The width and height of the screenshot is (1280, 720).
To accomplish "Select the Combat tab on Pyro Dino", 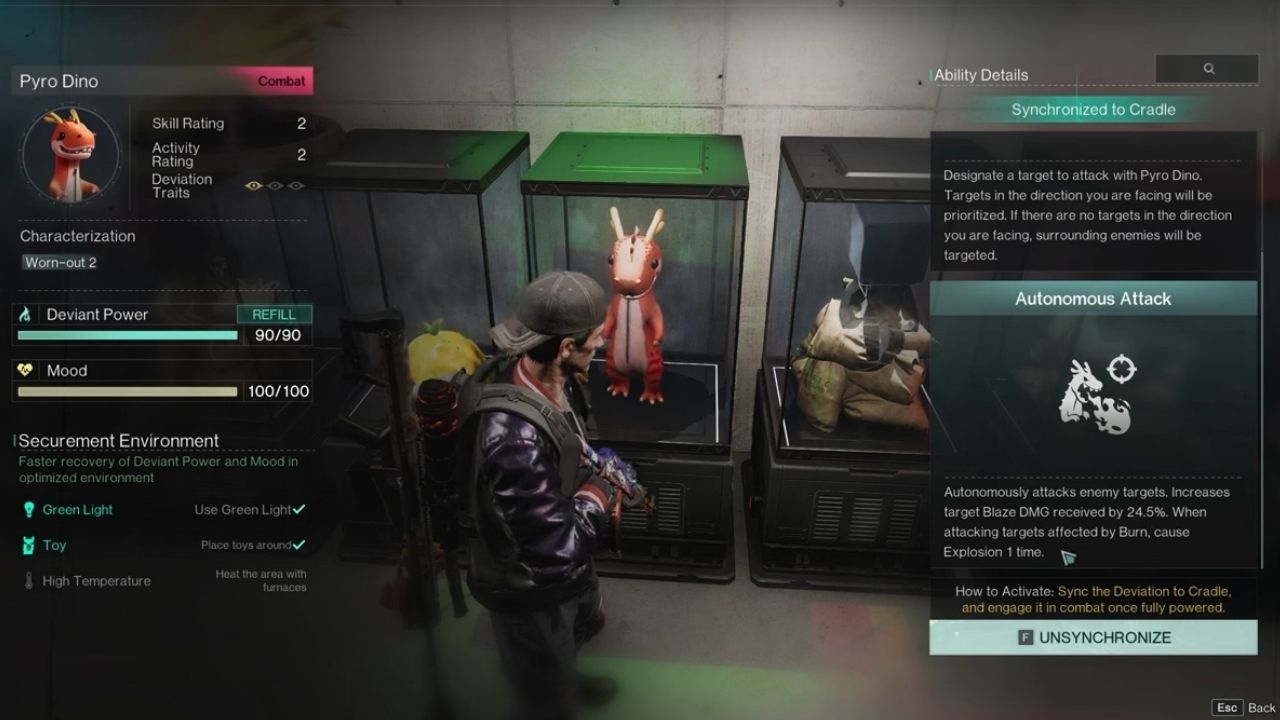I will pyautogui.click(x=280, y=81).
